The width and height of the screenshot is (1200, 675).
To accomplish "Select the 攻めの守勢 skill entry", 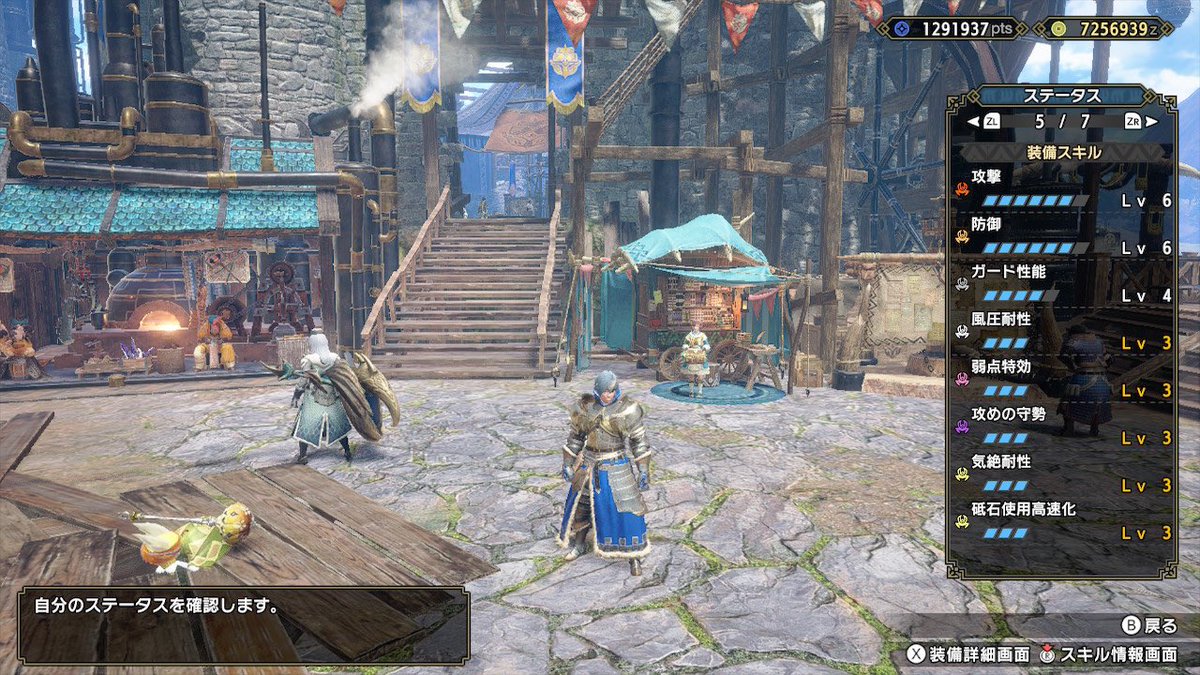I will coord(1063,427).
